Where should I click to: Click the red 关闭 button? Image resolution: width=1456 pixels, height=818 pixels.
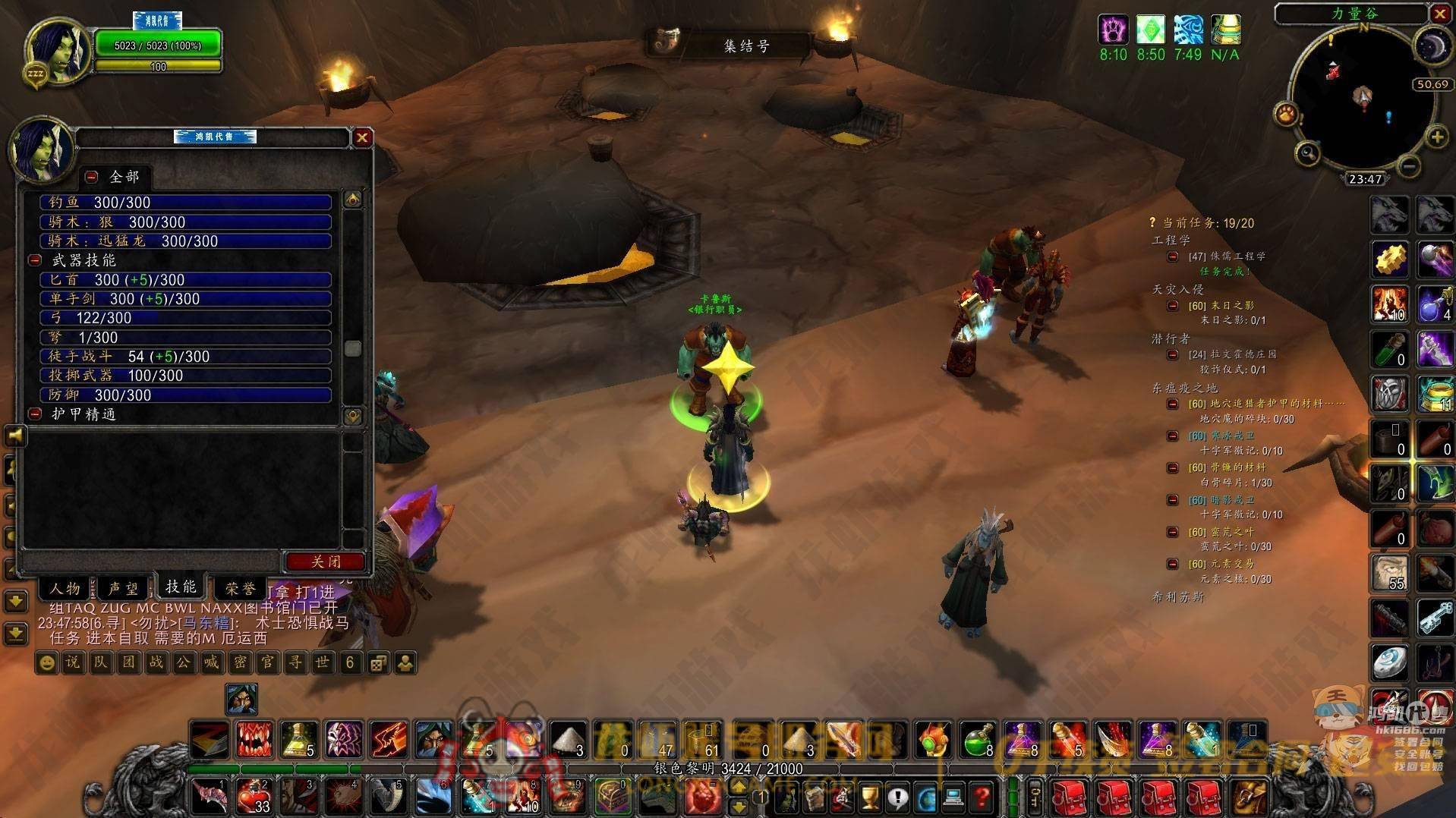click(326, 562)
